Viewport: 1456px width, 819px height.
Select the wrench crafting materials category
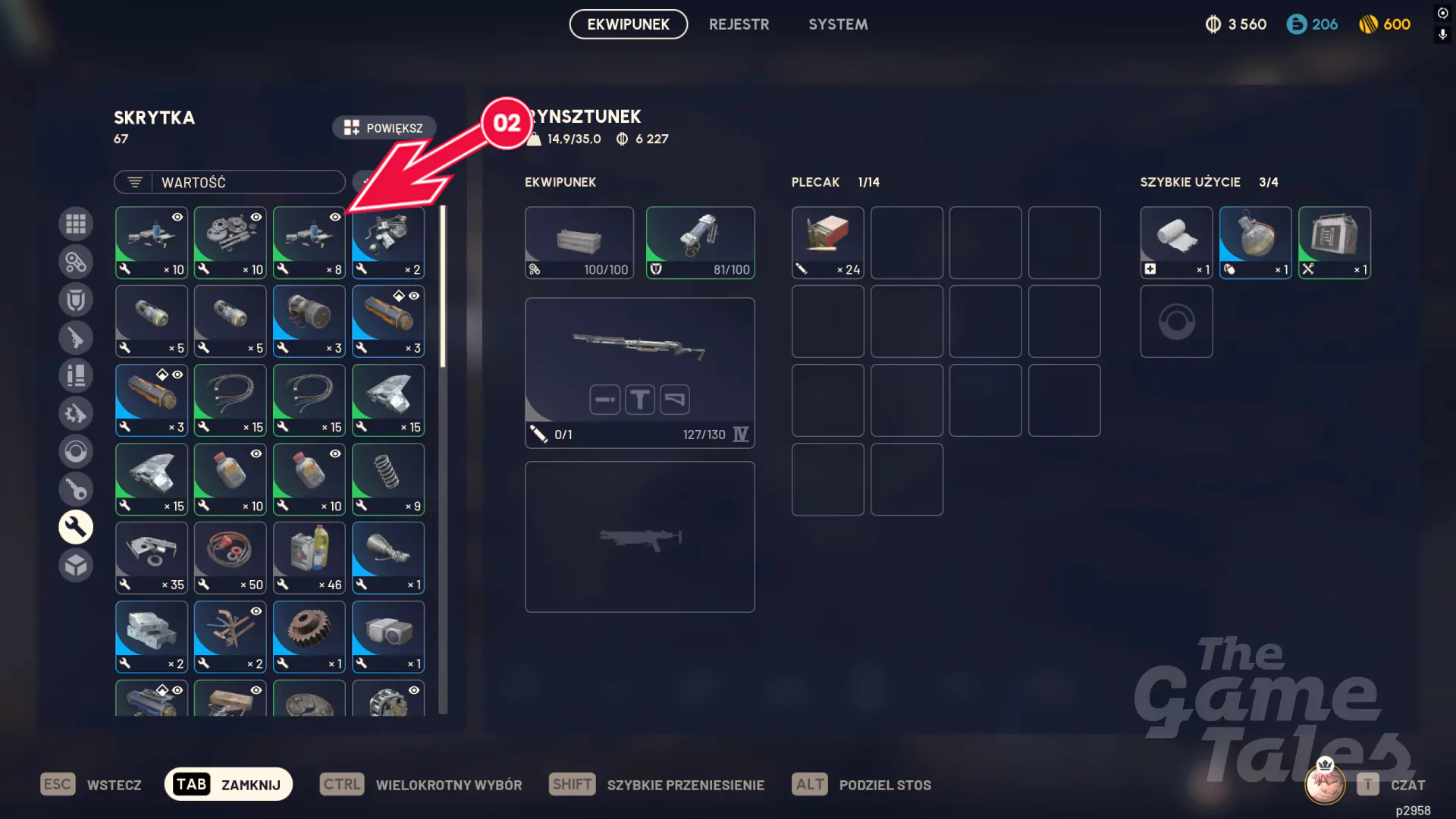coord(76,526)
